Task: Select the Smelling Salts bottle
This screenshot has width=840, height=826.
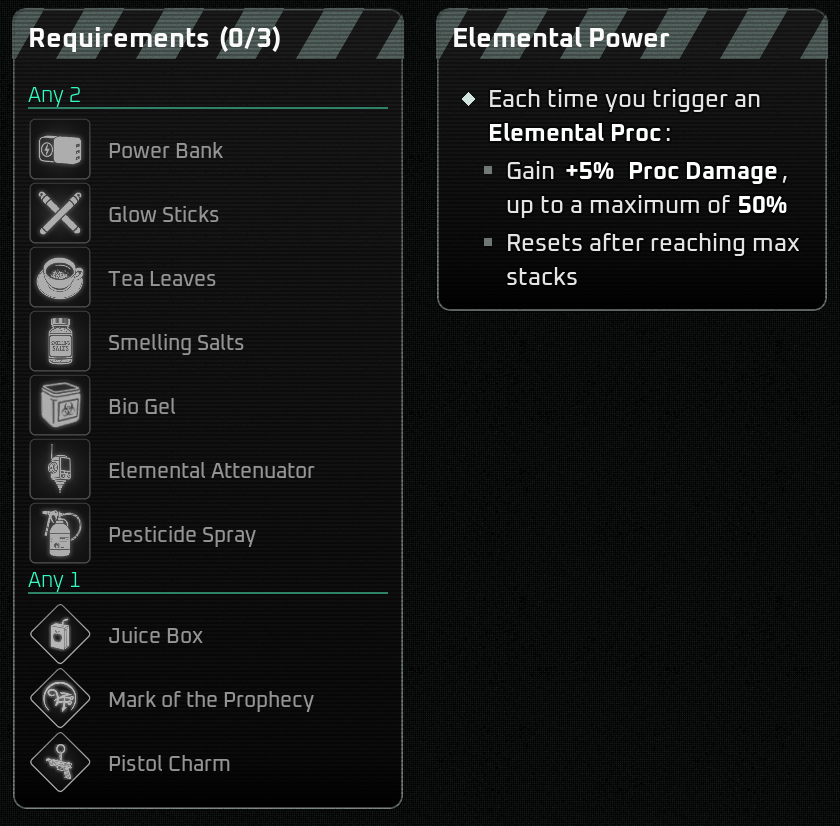Action: pos(60,342)
